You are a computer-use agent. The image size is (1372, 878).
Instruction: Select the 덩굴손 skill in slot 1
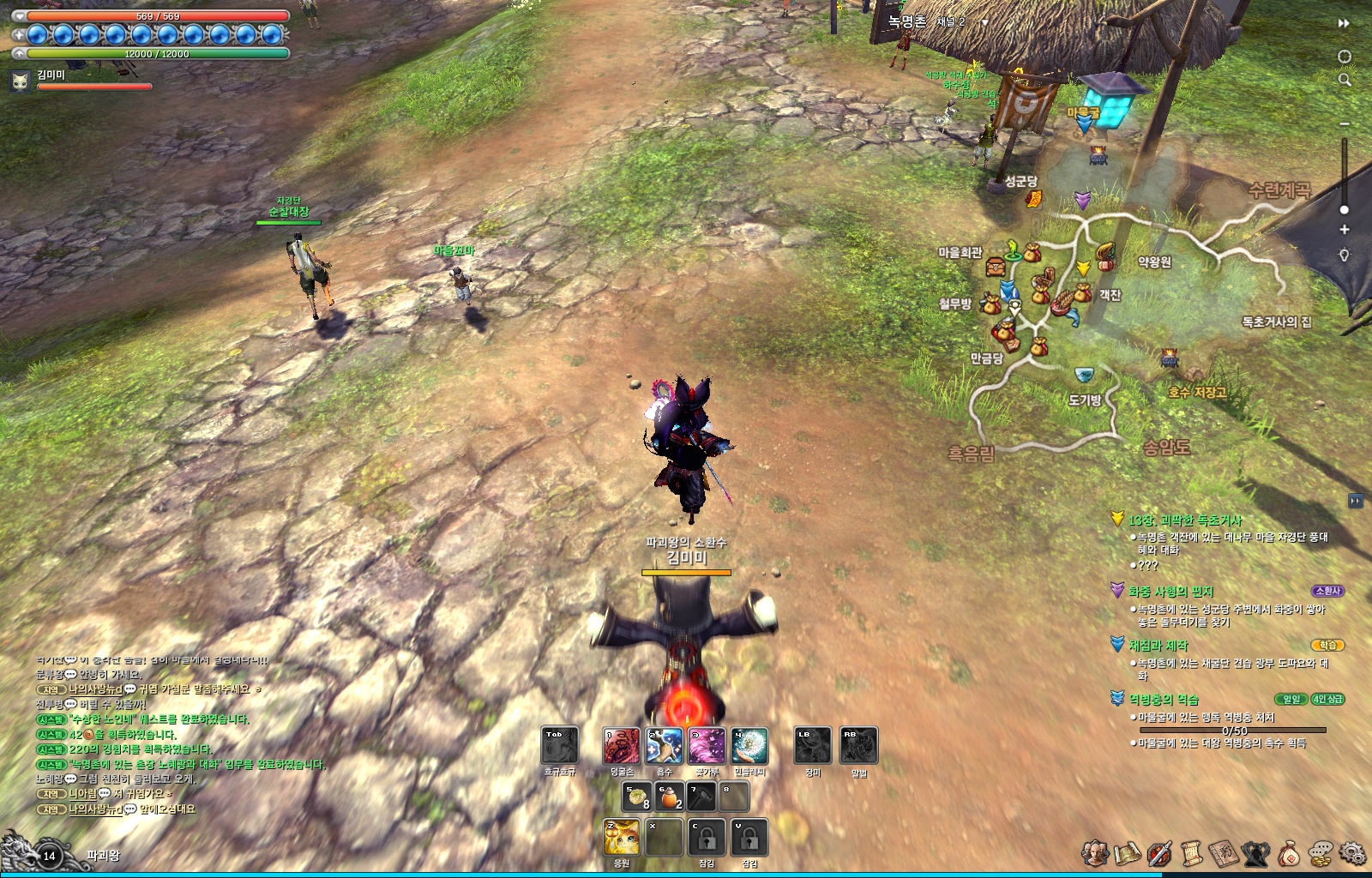[x=622, y=747]
